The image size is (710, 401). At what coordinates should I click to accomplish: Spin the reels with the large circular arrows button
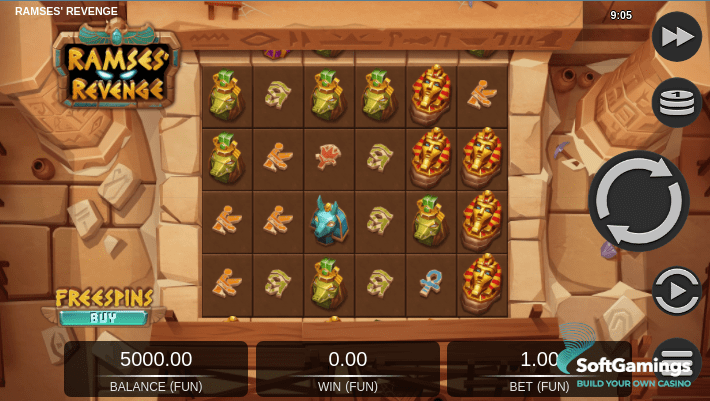638,200
